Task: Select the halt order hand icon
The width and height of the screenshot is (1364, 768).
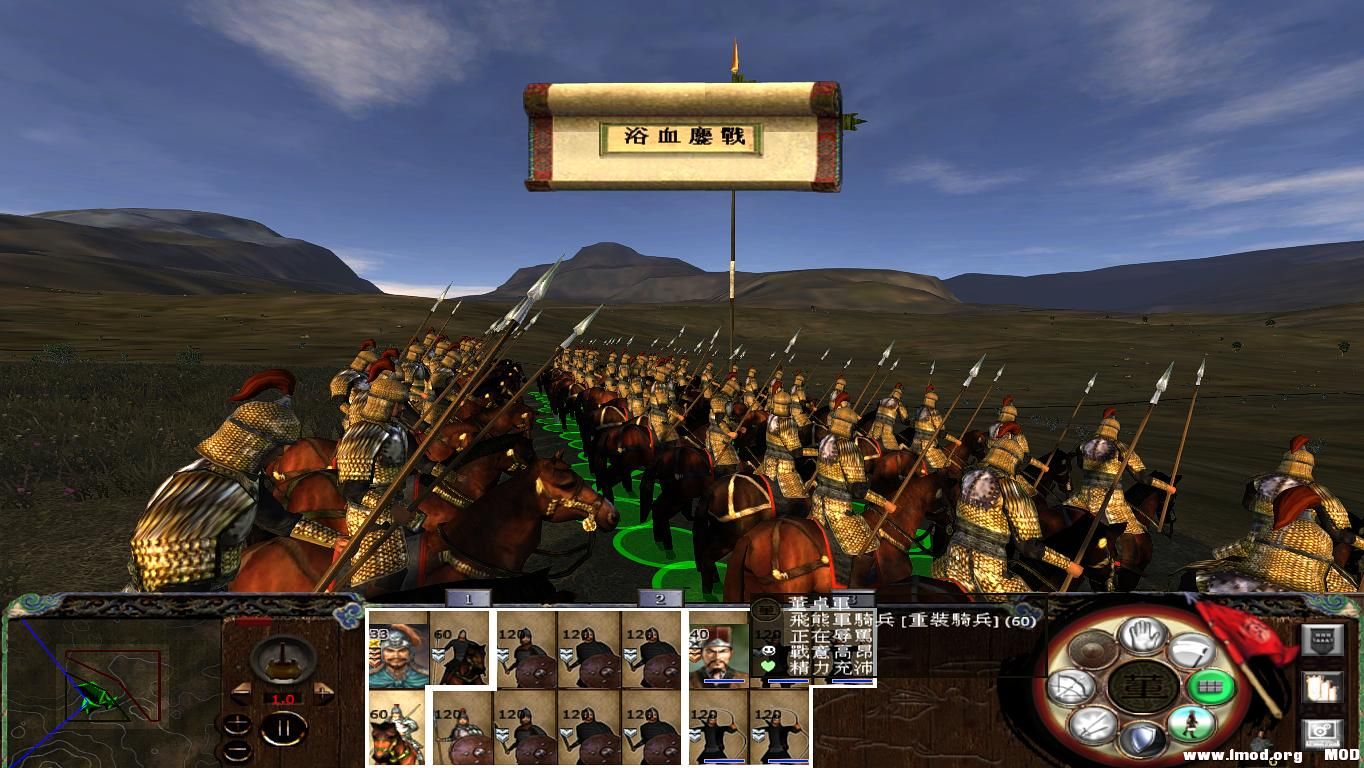Action: pyautogui.click(x=1142, y=637)
